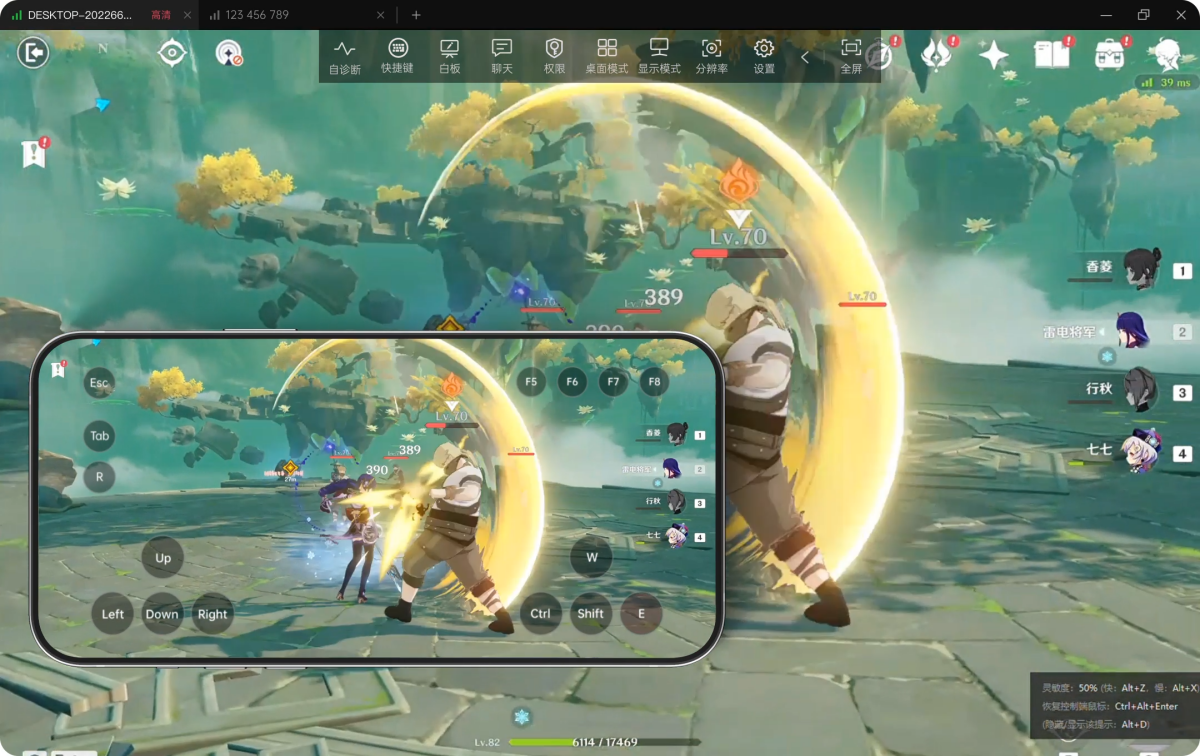The height and width of the screenshot is (756, 1200).
Task: Add a new session tab with the plus button
Action: pos(416,15)
